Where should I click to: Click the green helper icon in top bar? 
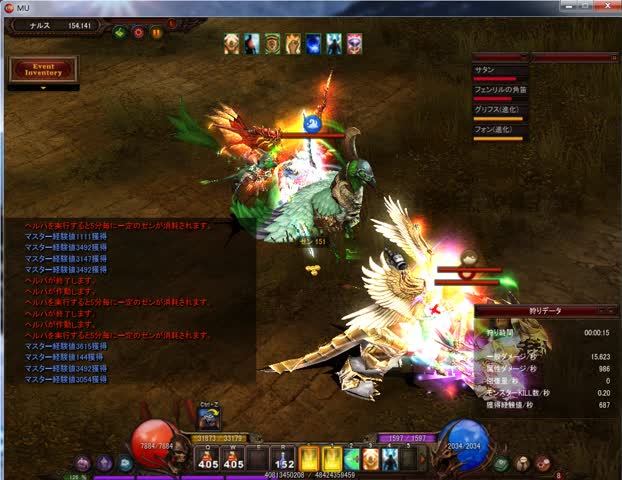120,32
